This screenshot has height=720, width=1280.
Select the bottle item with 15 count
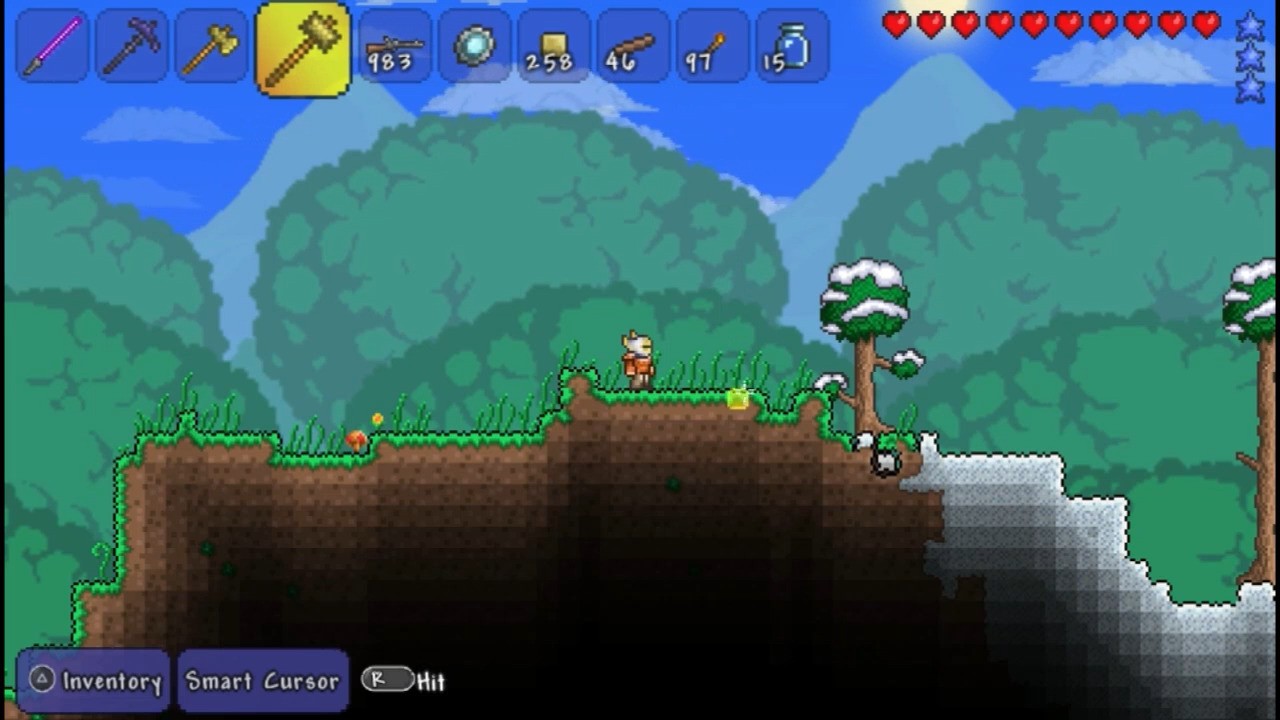click(x=791, y=46)
